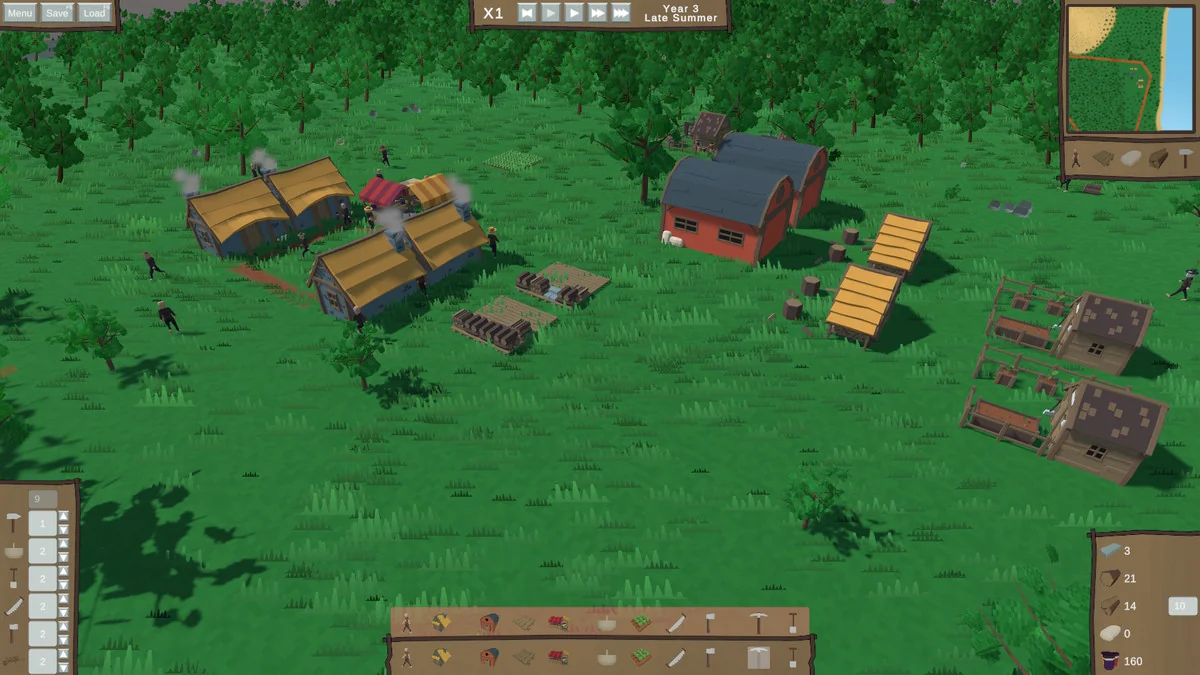Select the plank icon below the minimap

coord(1103,158)
